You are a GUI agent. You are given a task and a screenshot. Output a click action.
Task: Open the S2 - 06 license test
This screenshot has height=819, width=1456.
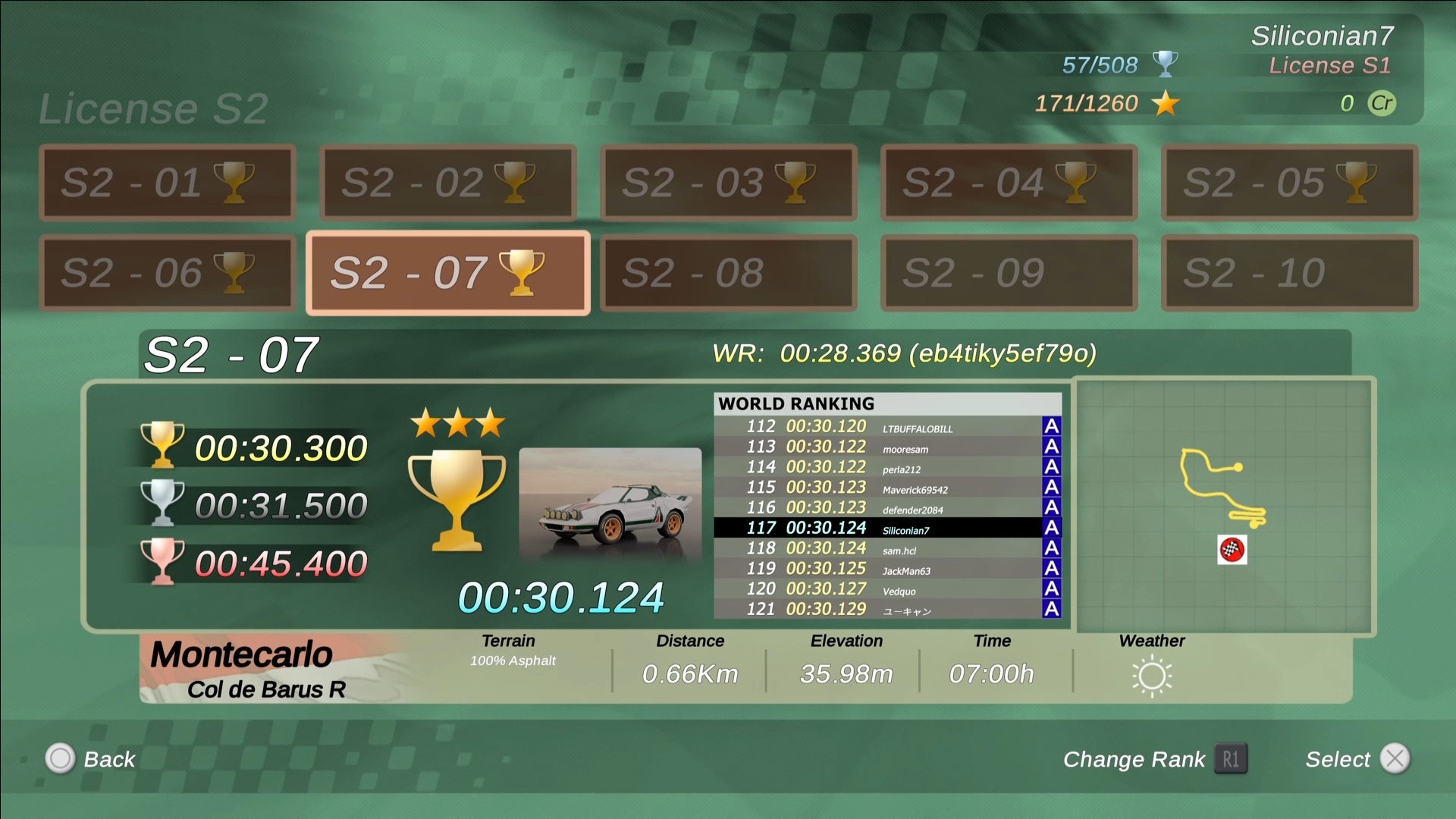point(167,273)
